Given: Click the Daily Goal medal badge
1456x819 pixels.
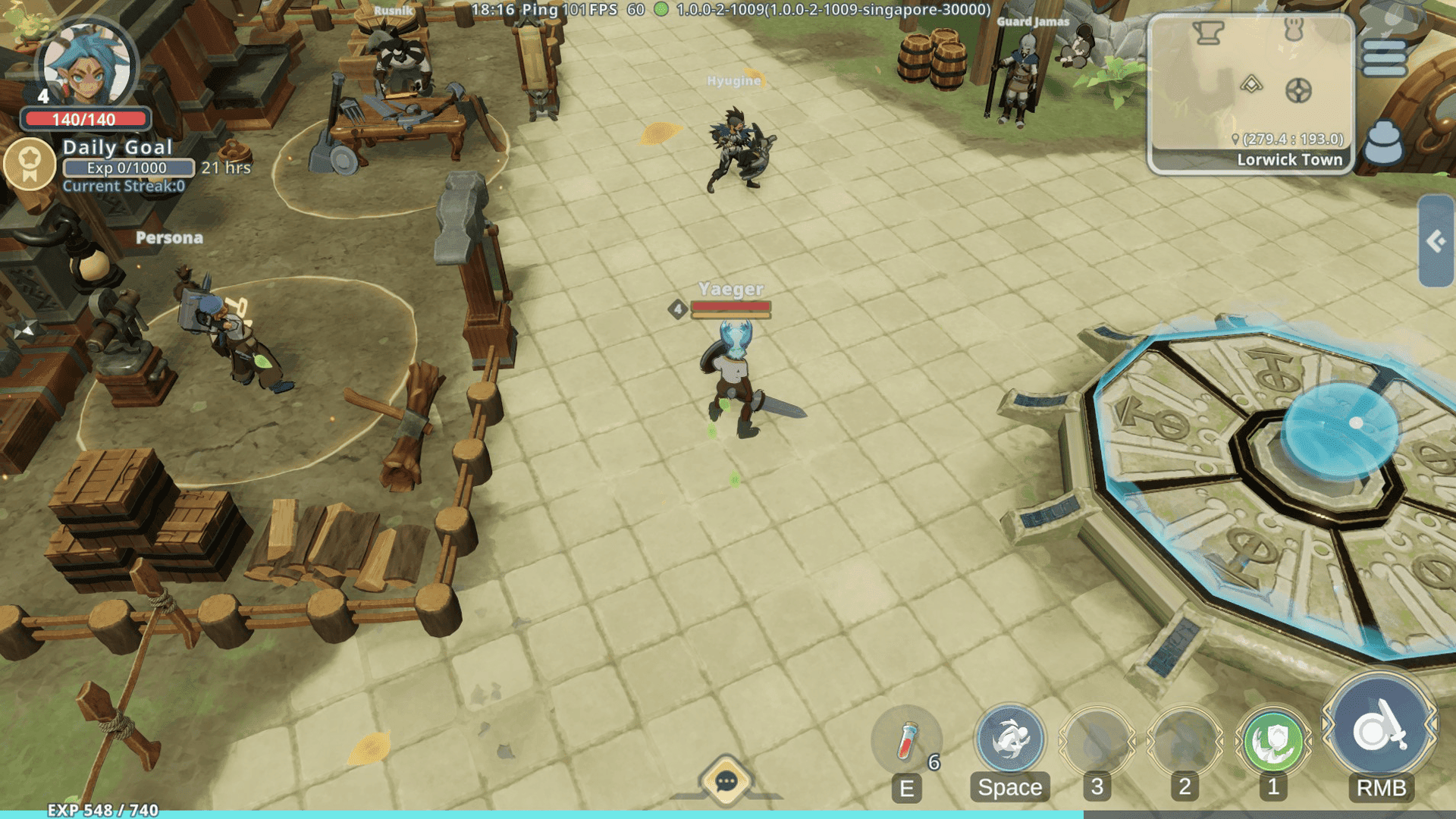Looking at the screenshot, I should (30, 165).
